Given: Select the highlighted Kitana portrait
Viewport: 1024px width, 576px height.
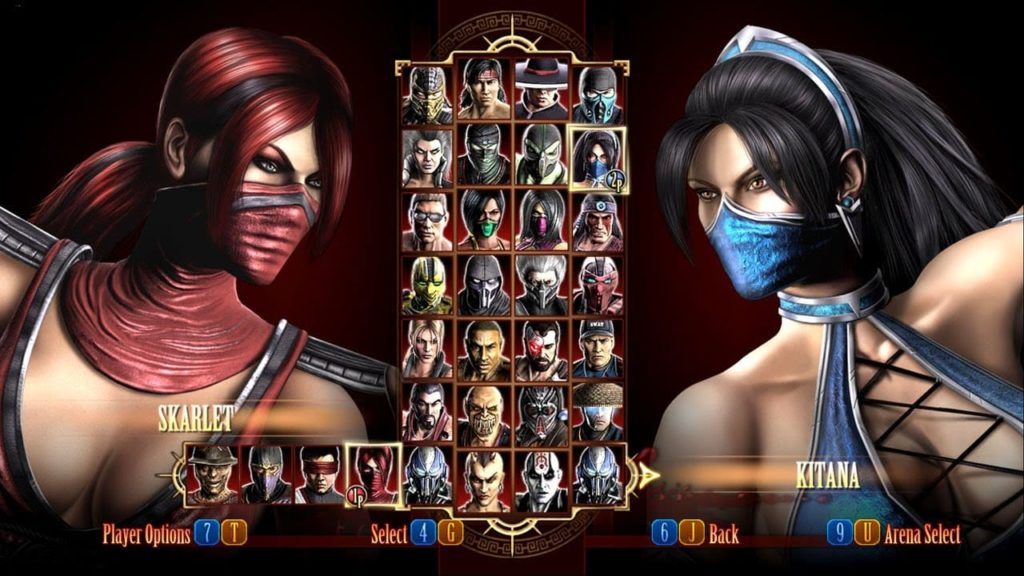Looking at the screenshot, I should pyautogui.click(x=598, y=157).
